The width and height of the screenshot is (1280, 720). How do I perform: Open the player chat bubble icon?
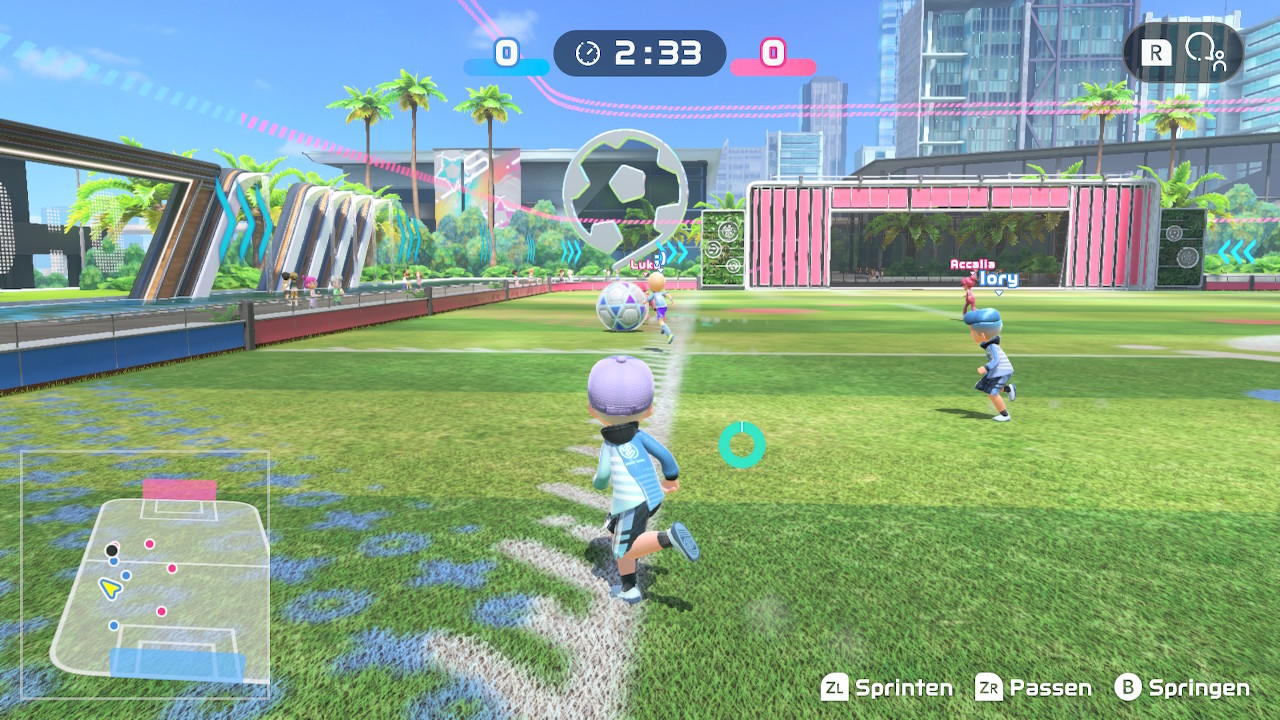(1204, 52)
